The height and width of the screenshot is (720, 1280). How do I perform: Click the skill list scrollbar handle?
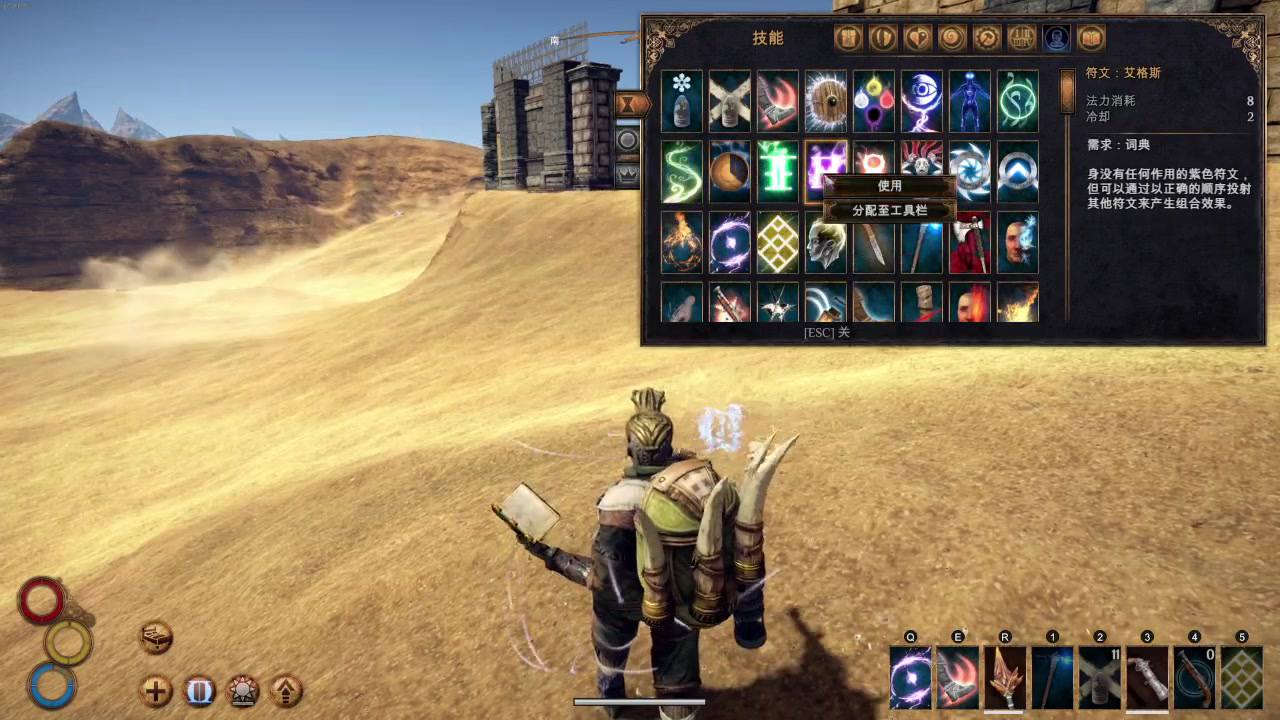point(1067,91)
